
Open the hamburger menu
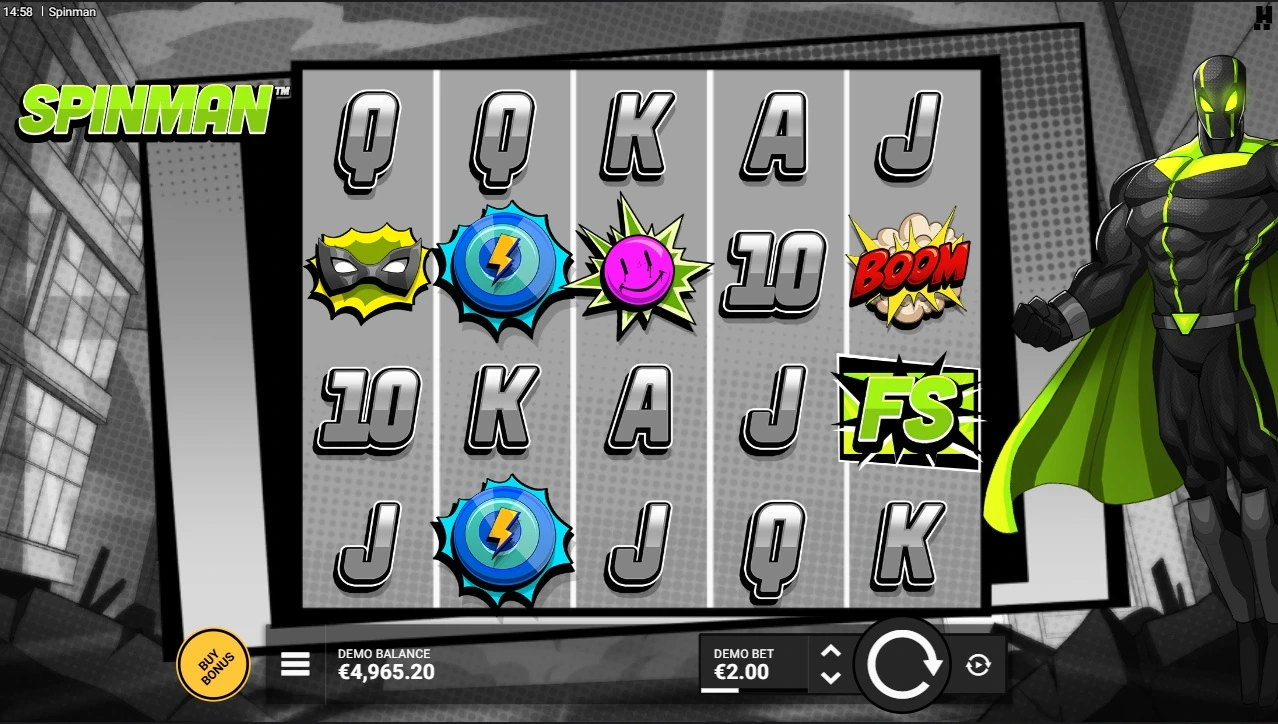295,664
